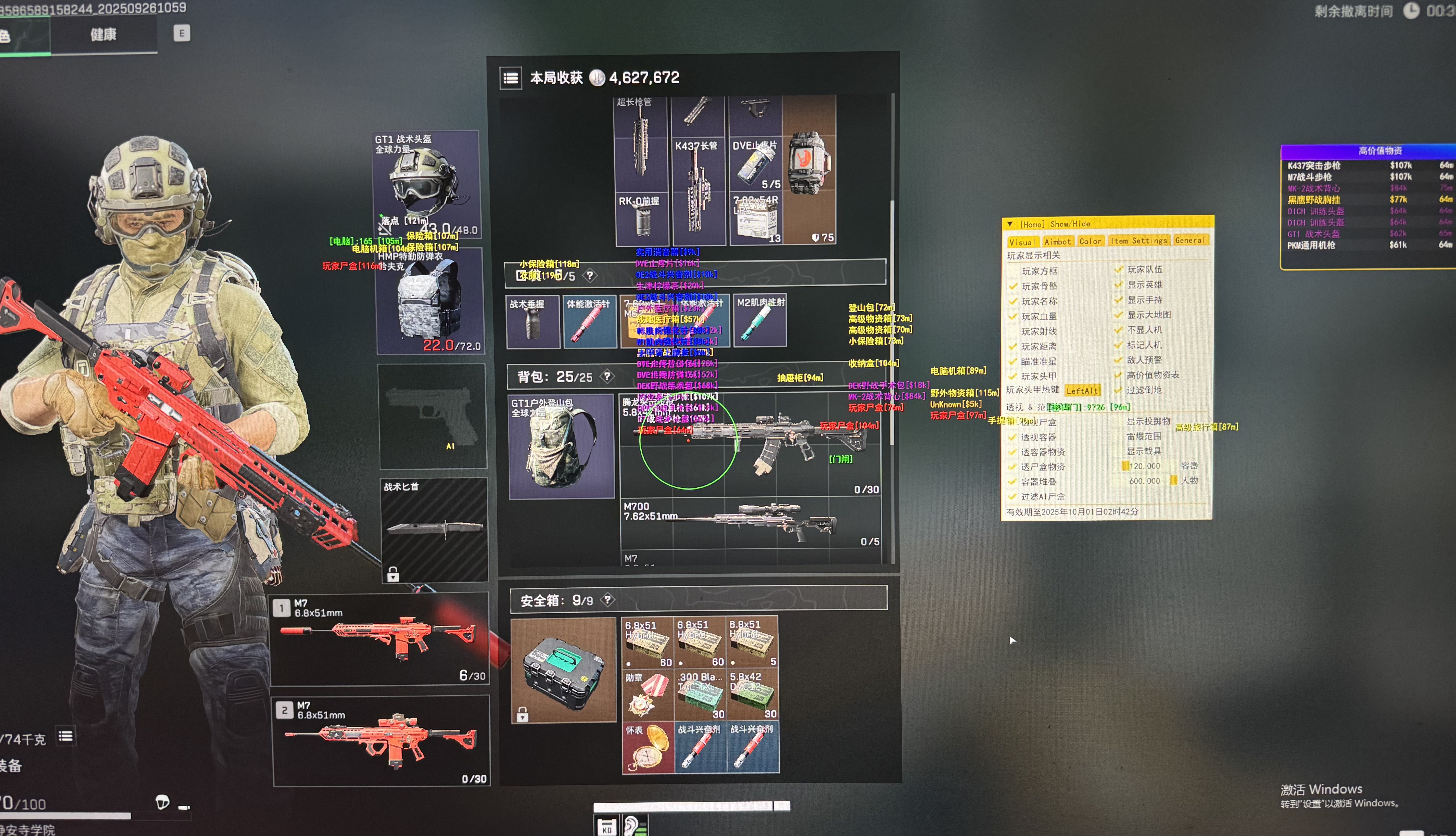Click the 战术垂握 grip item
1456x836 pixels.
pyautogui.click(x=533, y=322)
